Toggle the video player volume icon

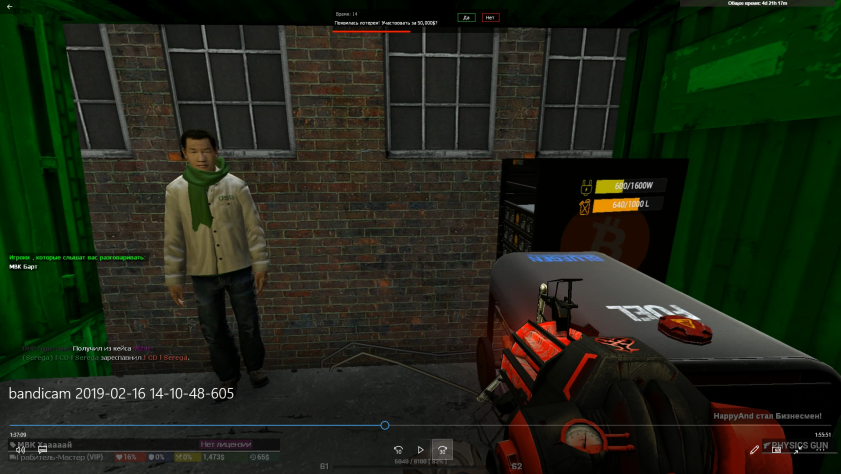(x=20, y=451)
